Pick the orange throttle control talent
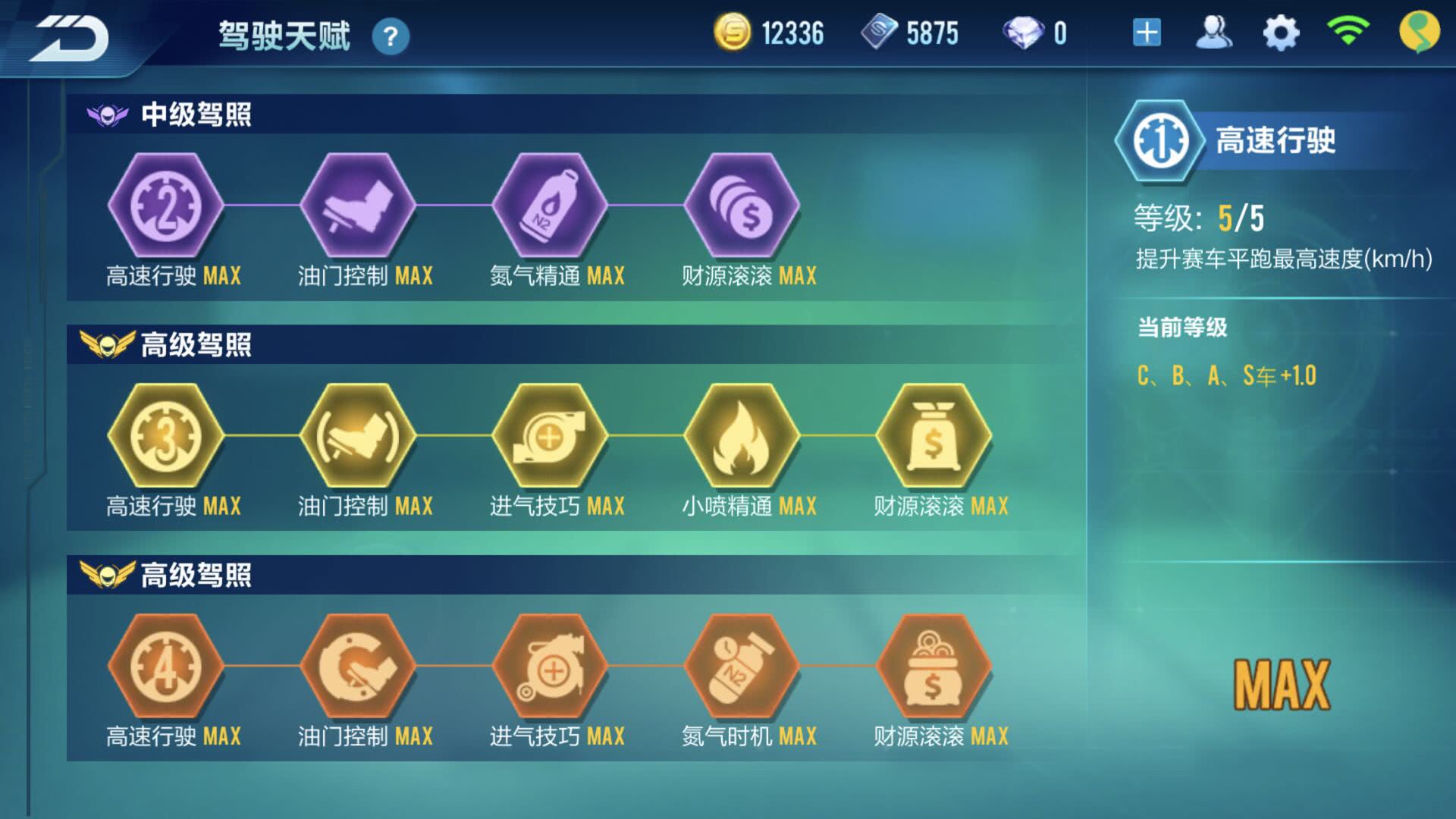 coord(357,667)
